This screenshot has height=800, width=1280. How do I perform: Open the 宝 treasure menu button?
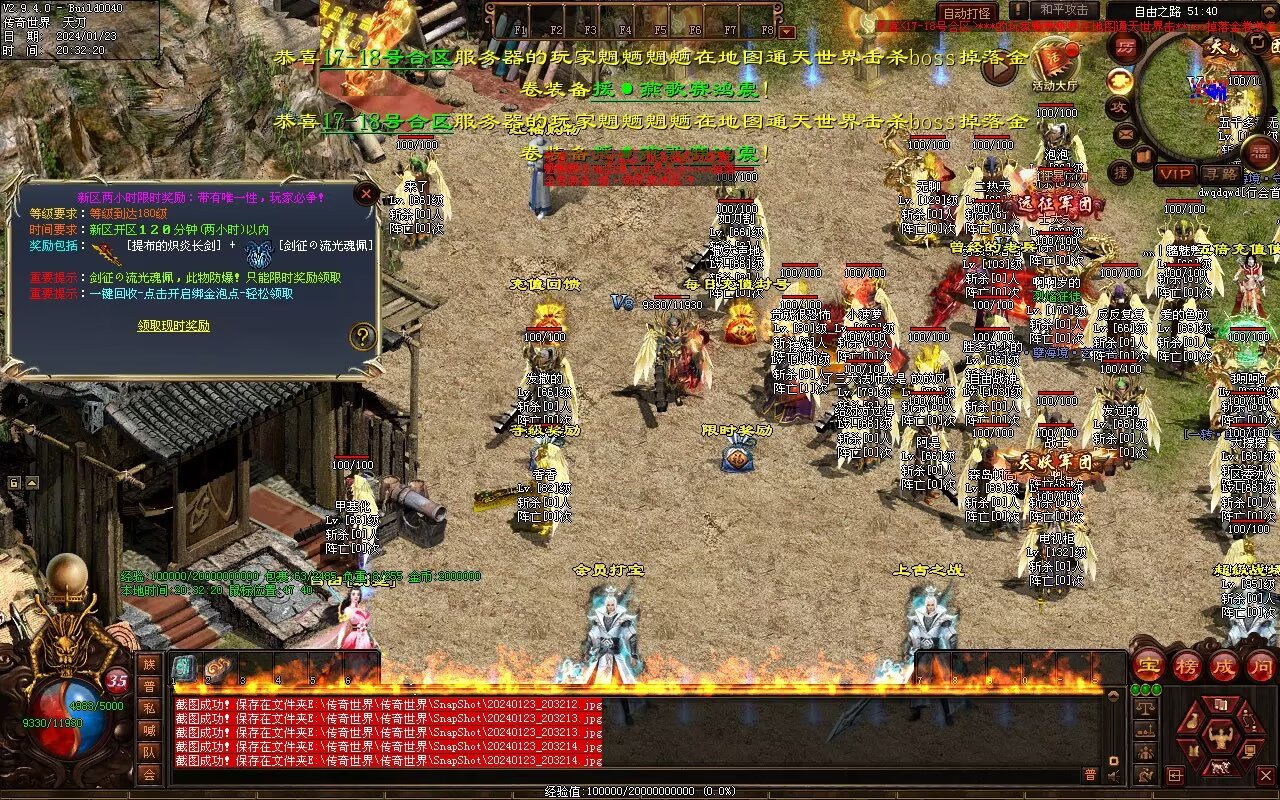coord(1148,665)
